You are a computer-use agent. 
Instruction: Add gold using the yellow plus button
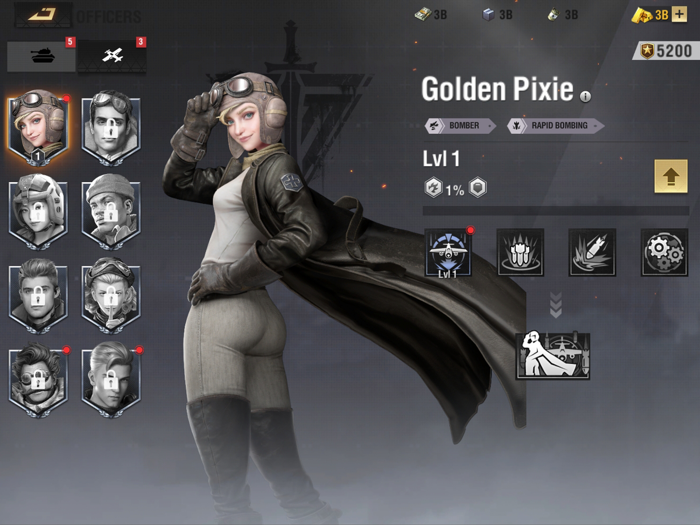click(679, 15)
